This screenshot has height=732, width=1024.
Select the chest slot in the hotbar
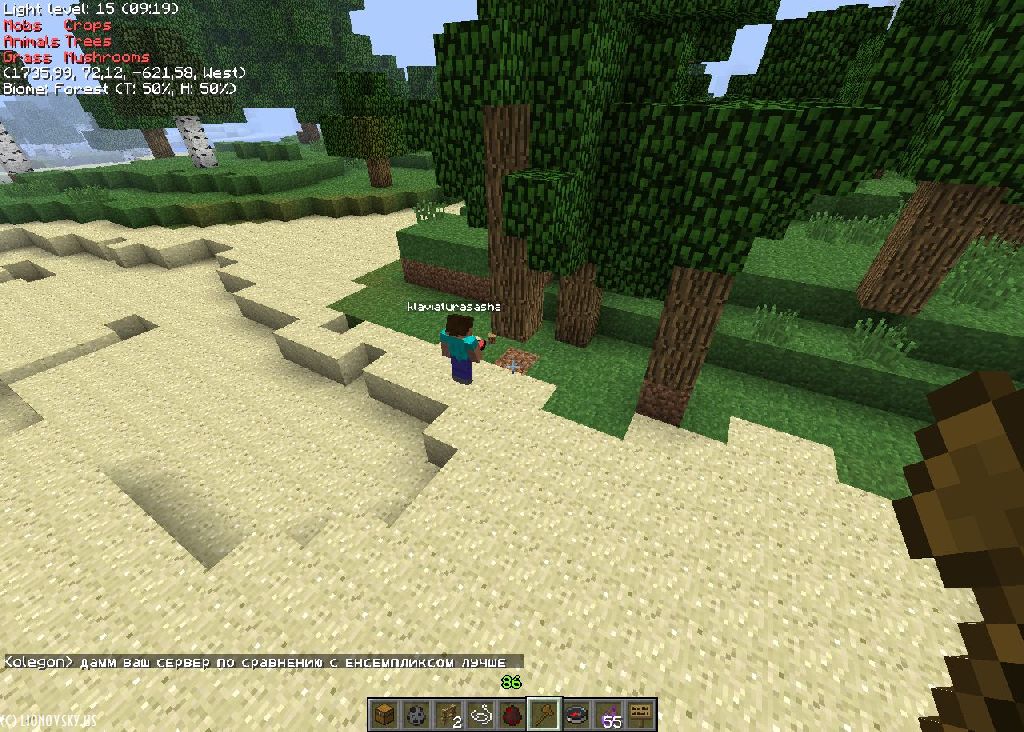click(x=384, y=714)
